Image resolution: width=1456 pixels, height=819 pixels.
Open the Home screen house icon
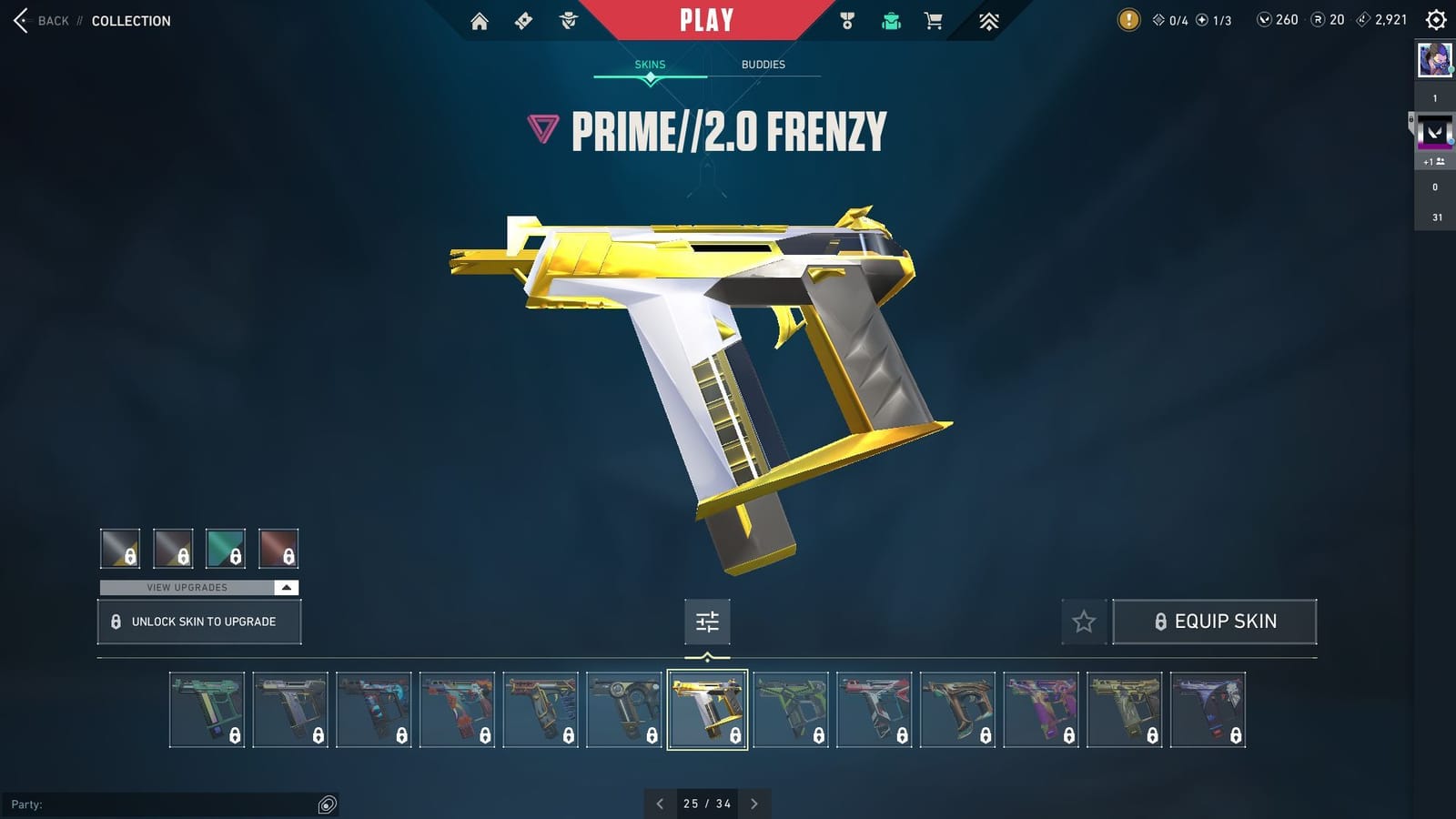[480, 19]
